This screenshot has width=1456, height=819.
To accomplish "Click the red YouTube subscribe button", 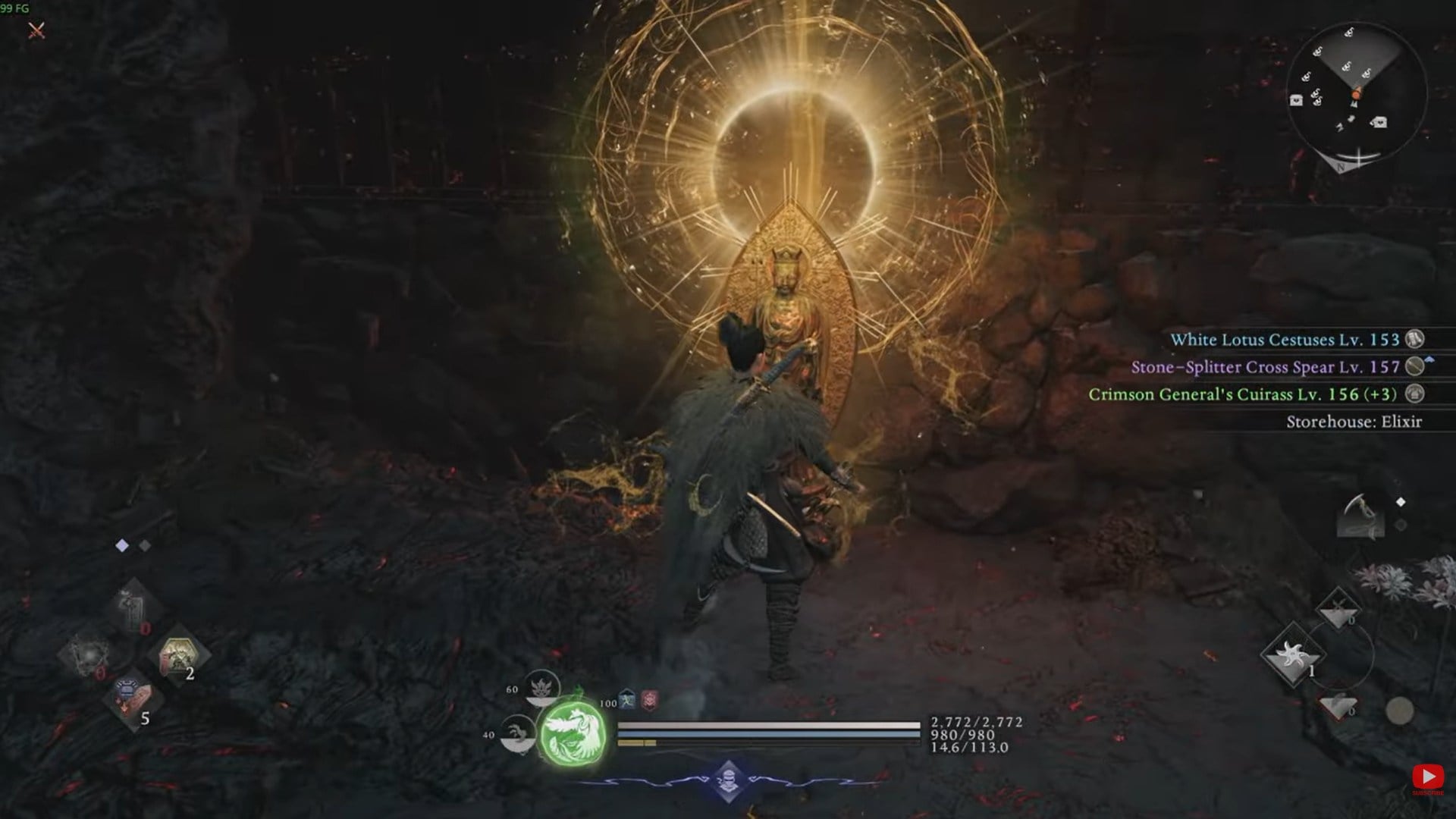I will 1427,778.
